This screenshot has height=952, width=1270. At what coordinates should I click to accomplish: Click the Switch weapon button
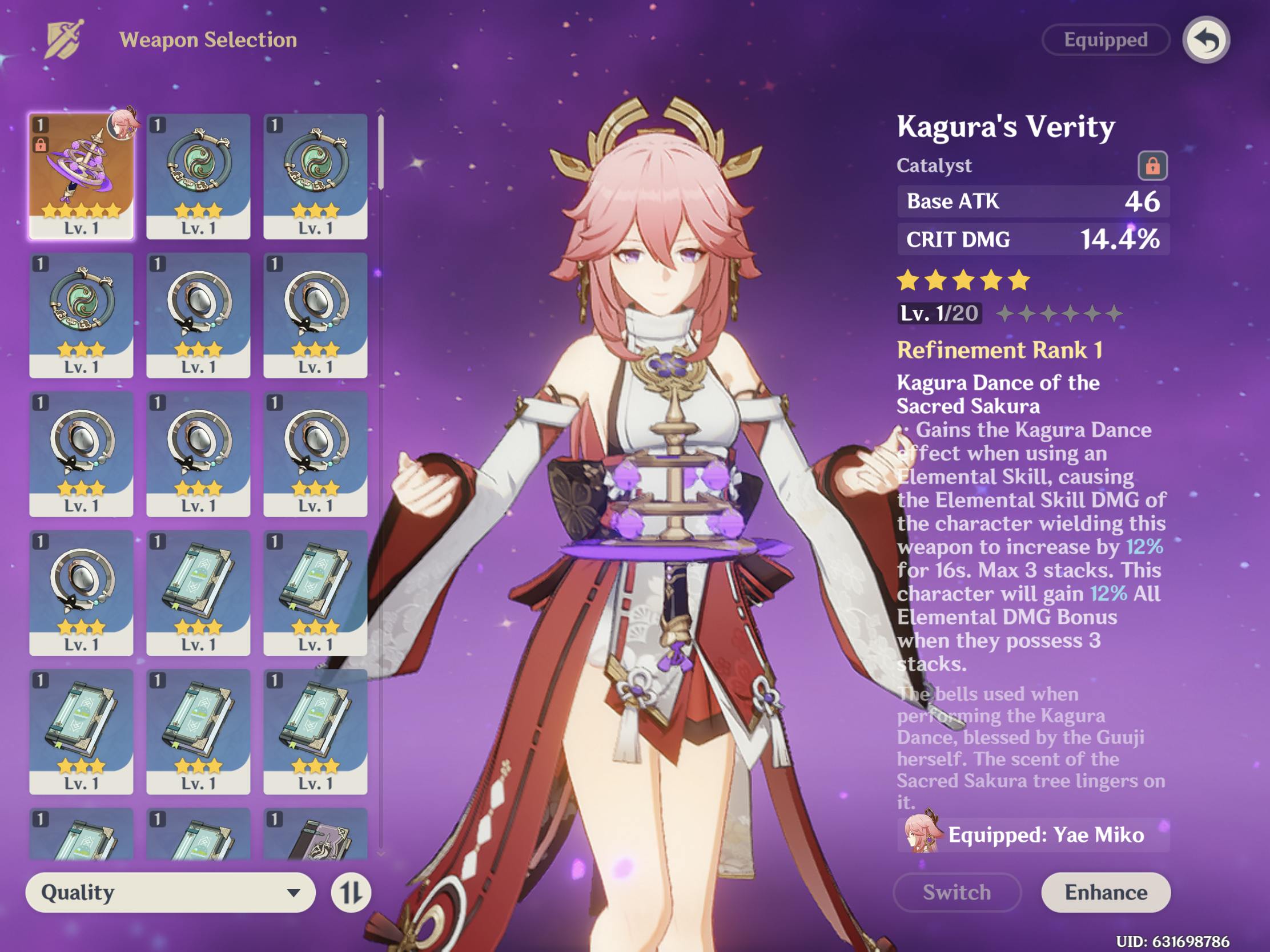click(956, 892)
